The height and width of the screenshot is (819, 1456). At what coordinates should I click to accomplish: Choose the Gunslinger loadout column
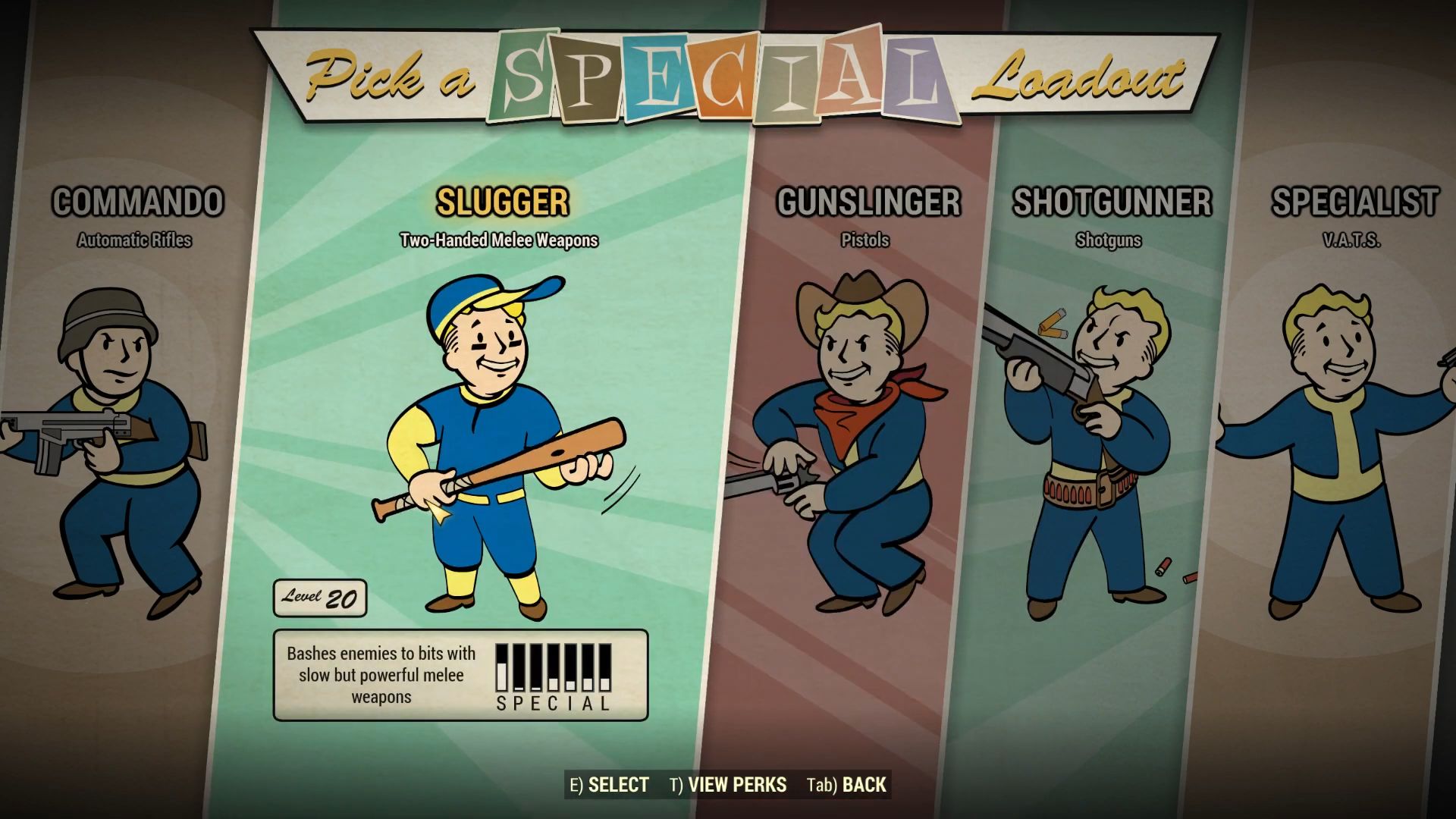point(864,379)
